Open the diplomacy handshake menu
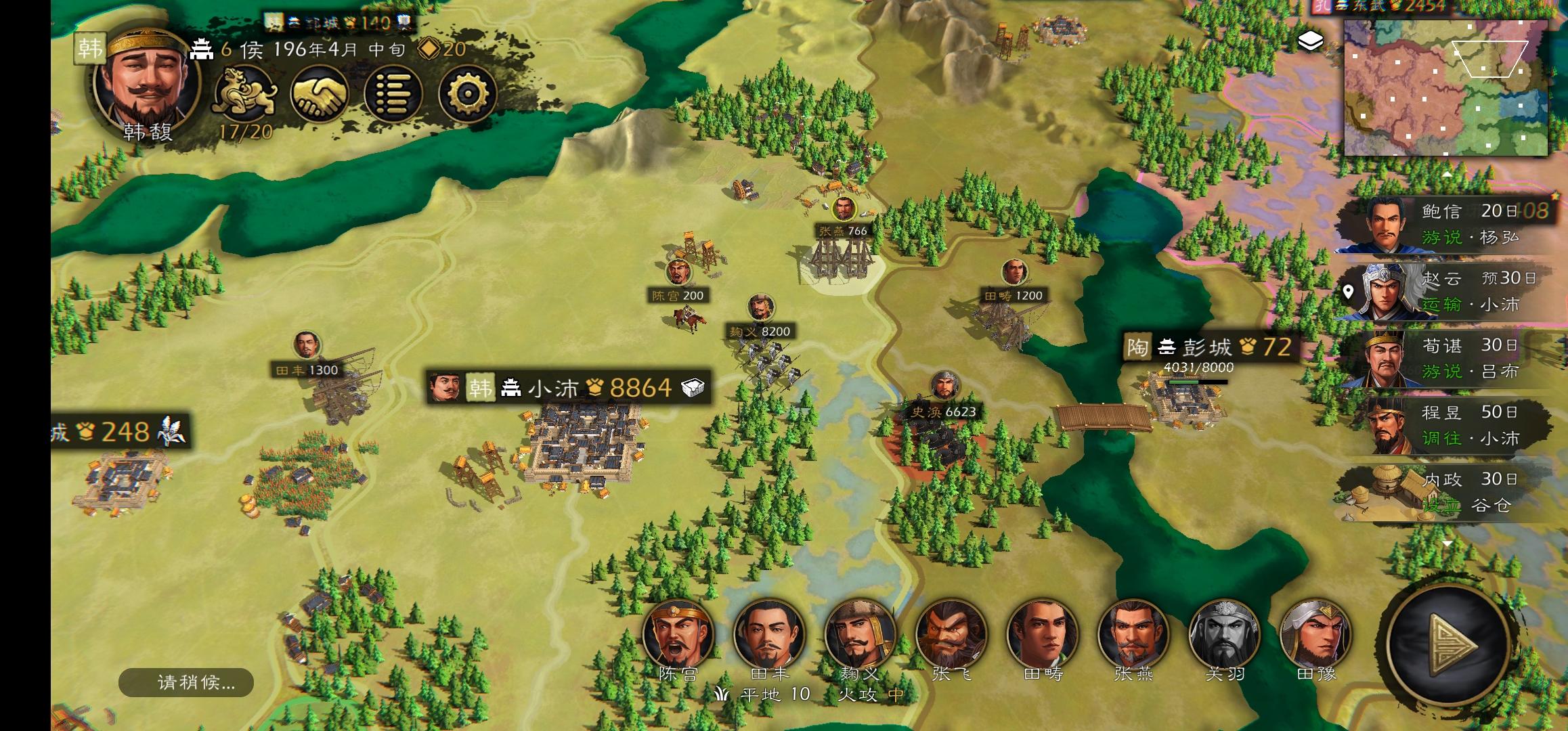1568x731 pixels. 320,93
